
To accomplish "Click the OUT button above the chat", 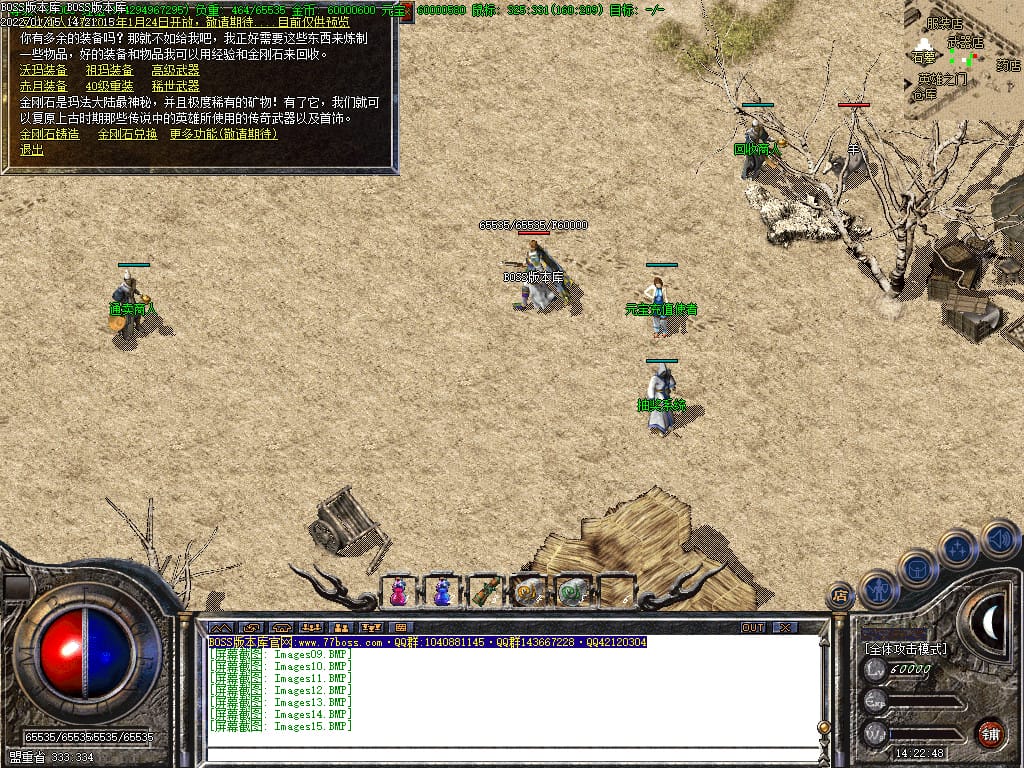I will tap(753, 627).
